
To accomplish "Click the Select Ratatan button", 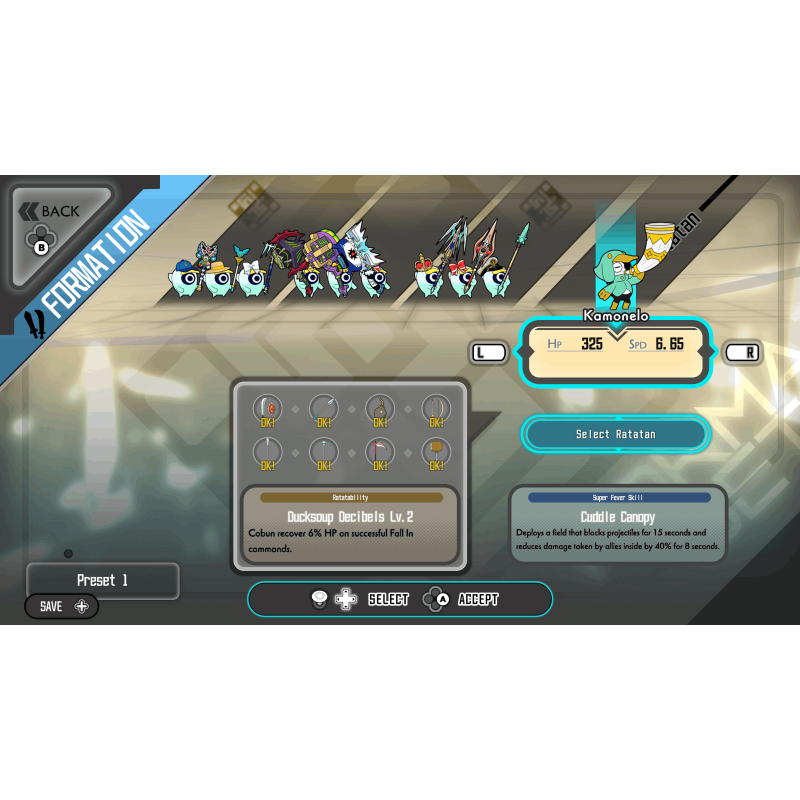I will pyautogui.click(x=615, y=434).
